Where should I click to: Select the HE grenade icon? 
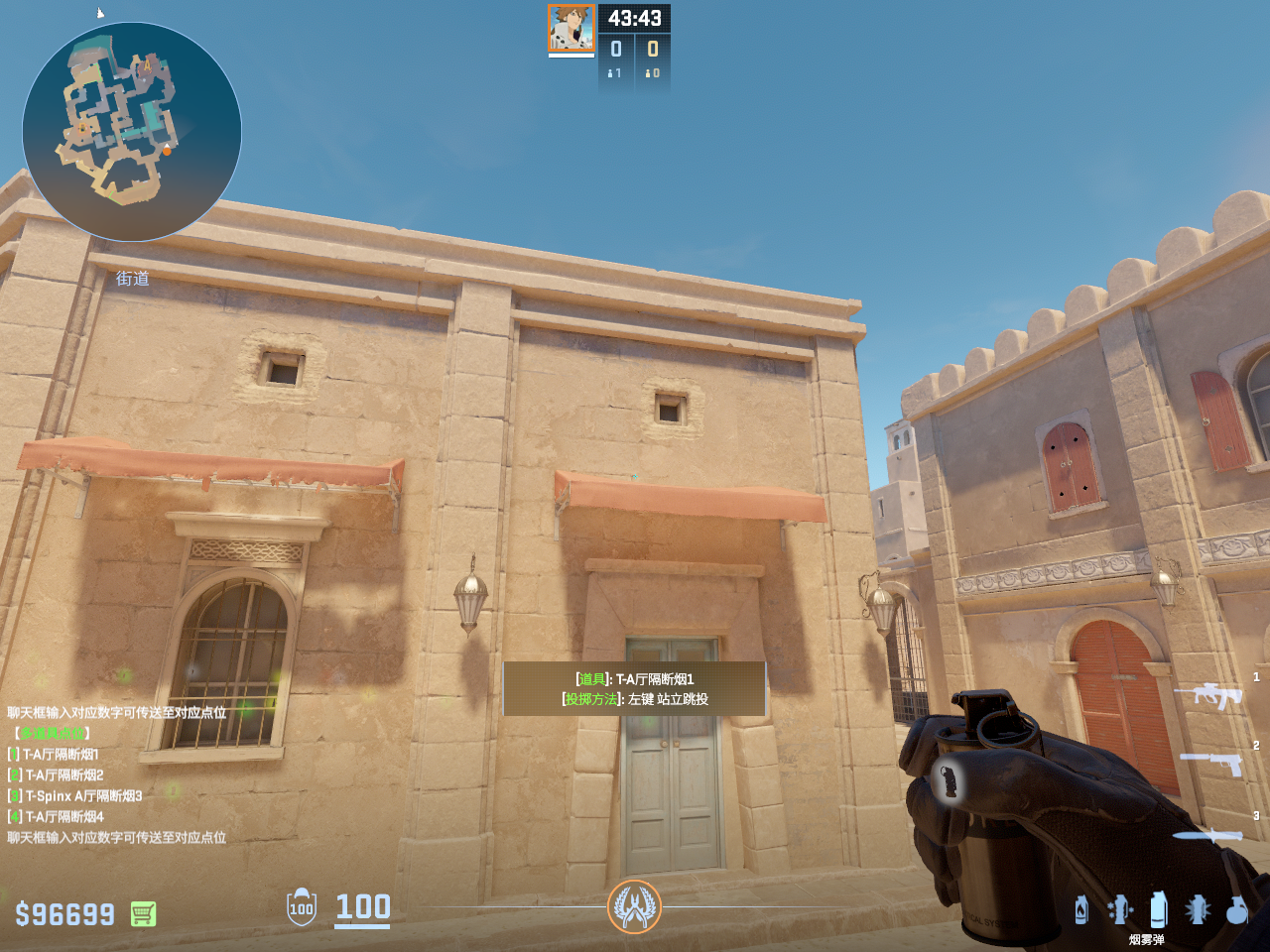click(1236, 909)
